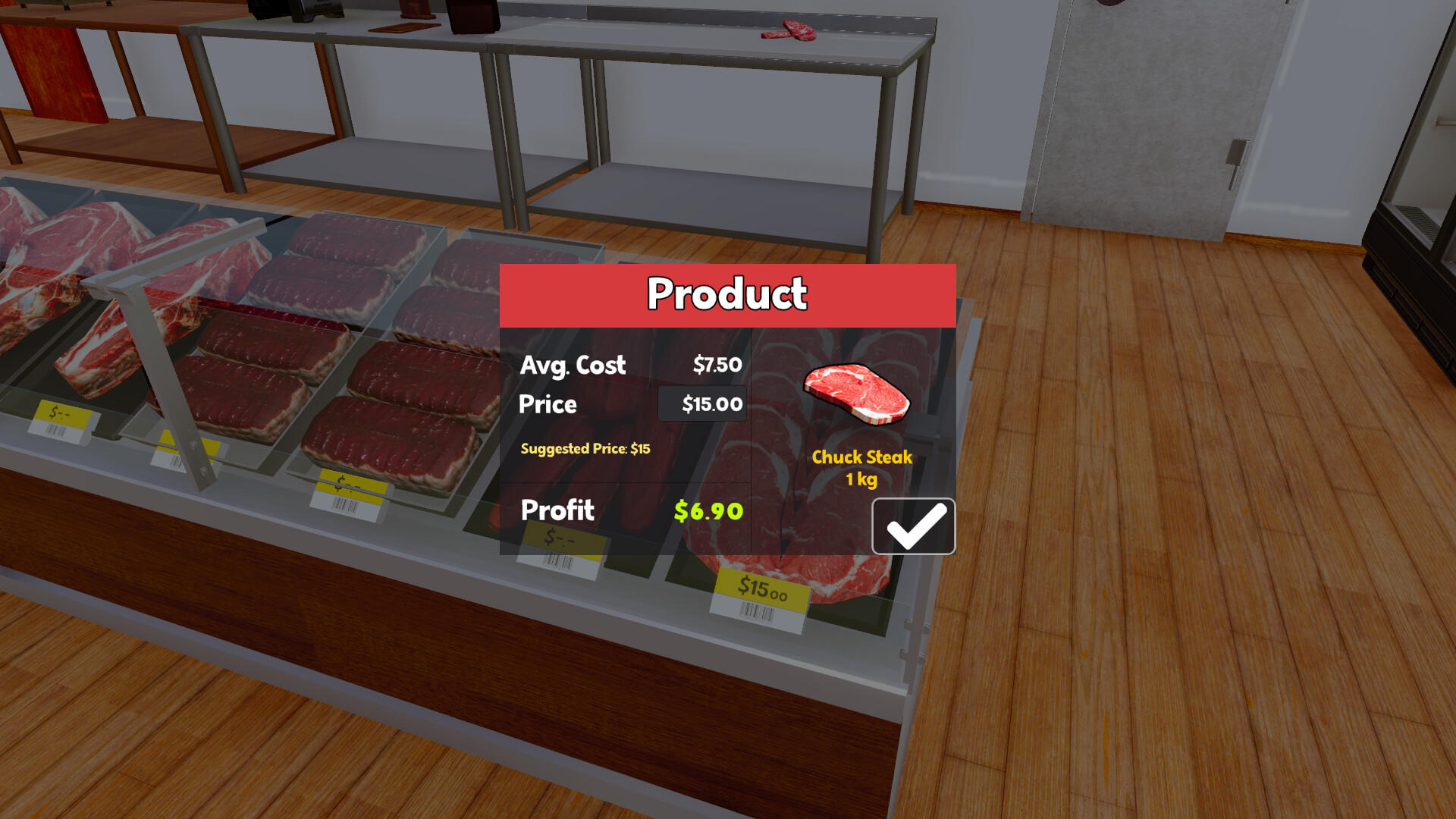Click the Price input field showing $15.00

click(703, 403)
